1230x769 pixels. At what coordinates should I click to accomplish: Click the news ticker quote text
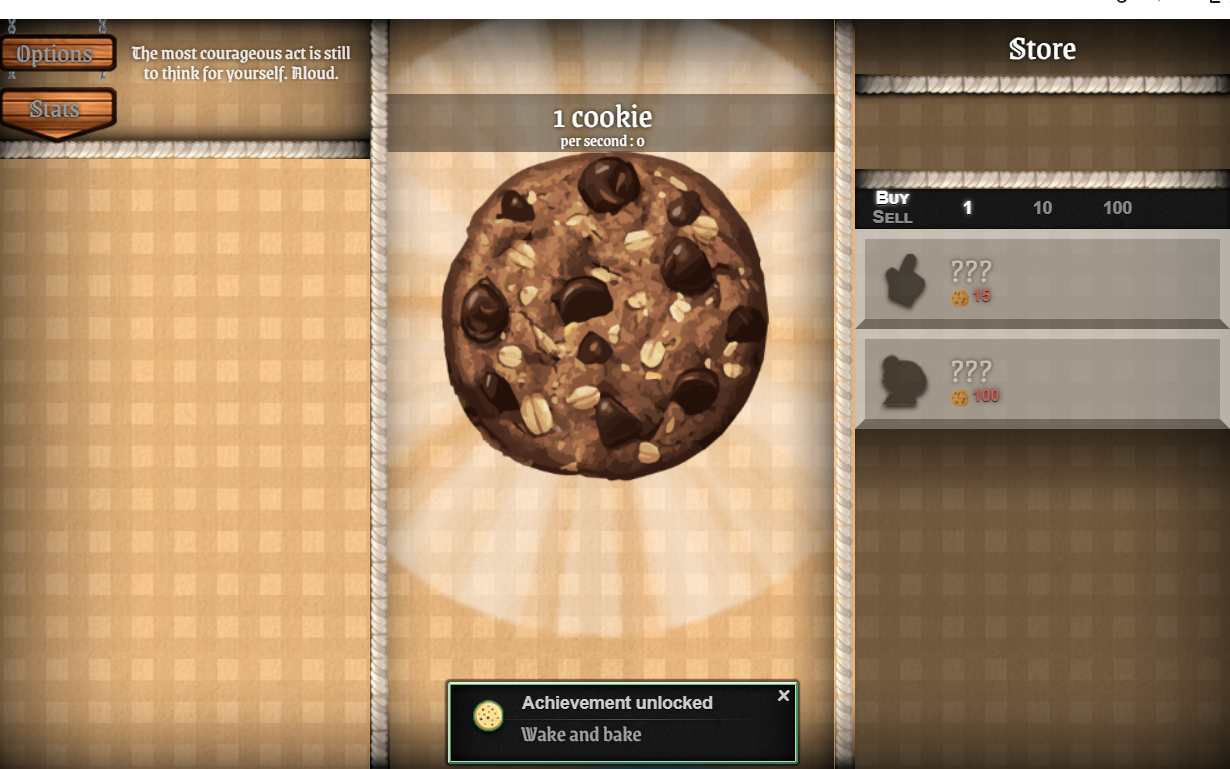point(241,63)
